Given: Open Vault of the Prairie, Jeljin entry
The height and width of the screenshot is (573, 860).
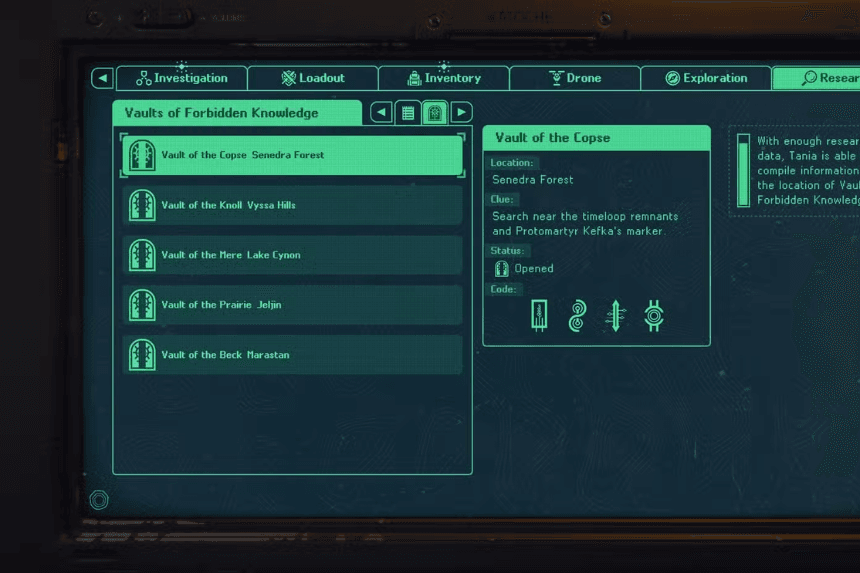Looking at the screenshot, I should click(292, 305).
